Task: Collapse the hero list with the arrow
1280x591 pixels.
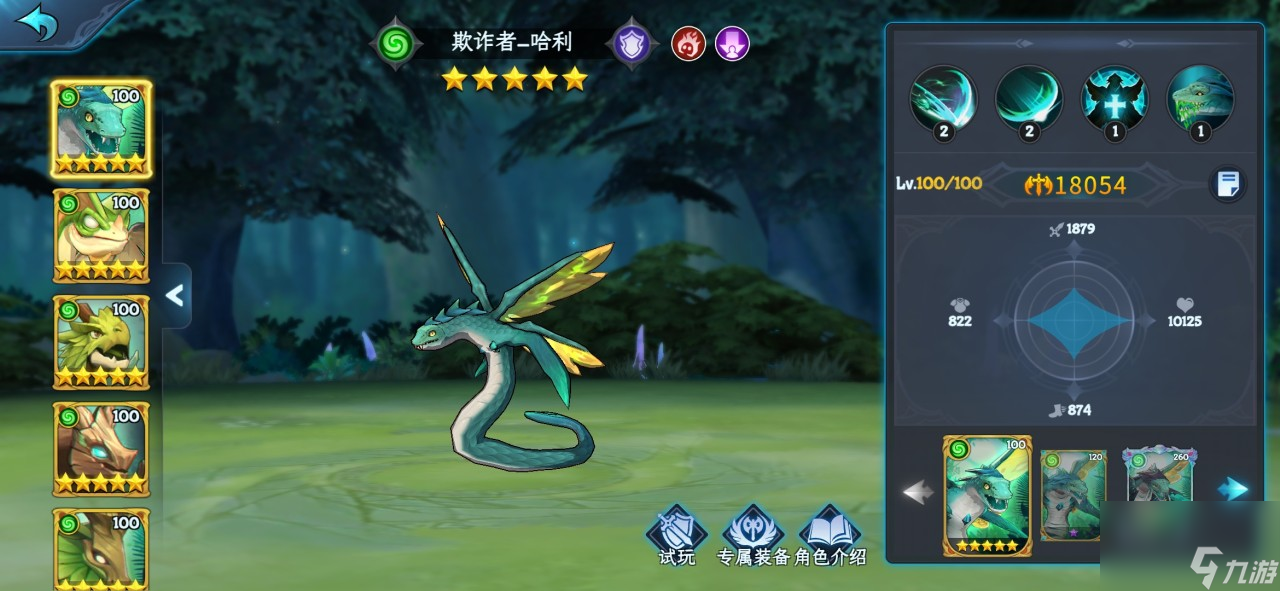Action: pos(175,295)
